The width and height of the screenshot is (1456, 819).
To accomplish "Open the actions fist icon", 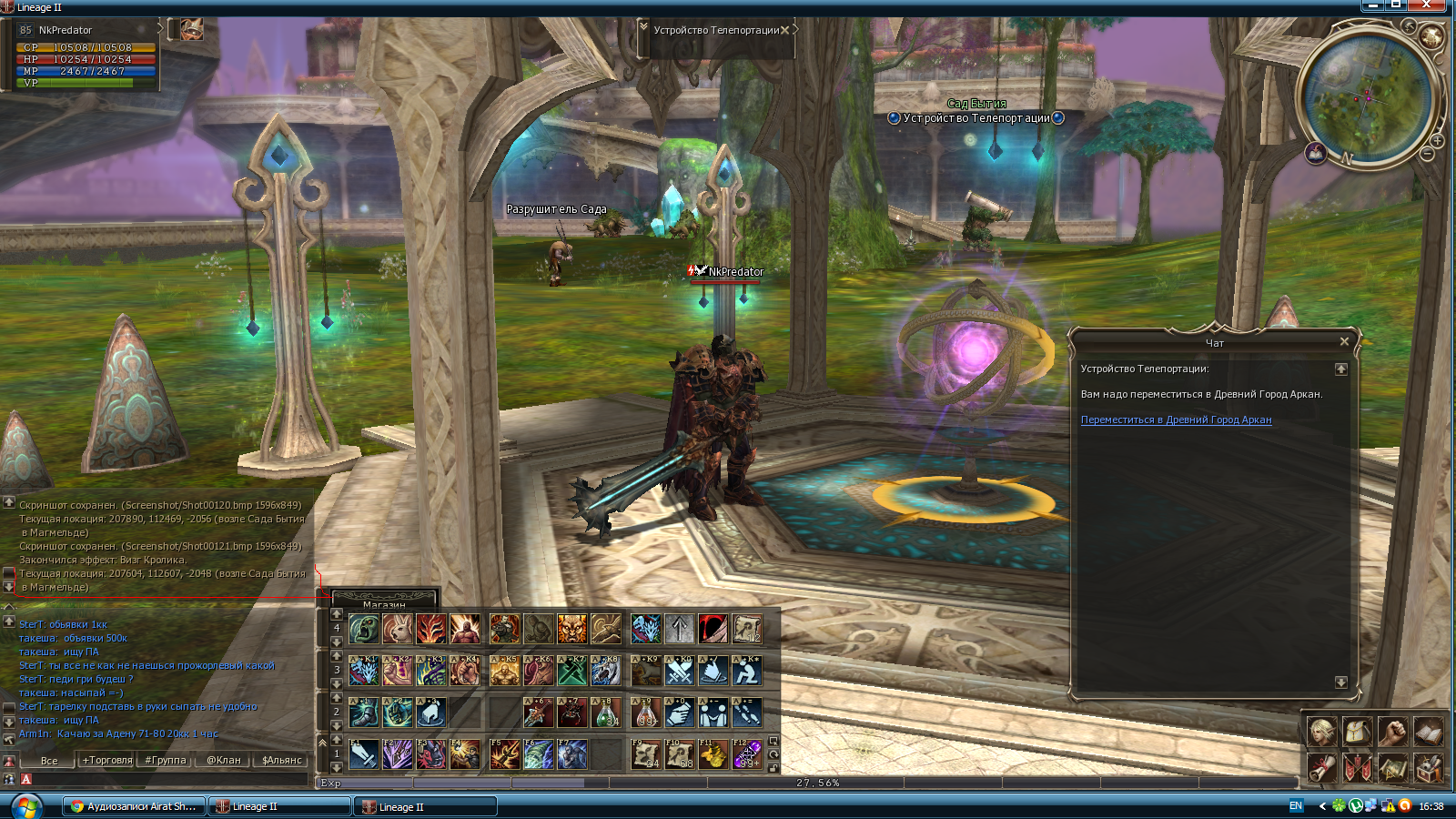I will 1392,731.
